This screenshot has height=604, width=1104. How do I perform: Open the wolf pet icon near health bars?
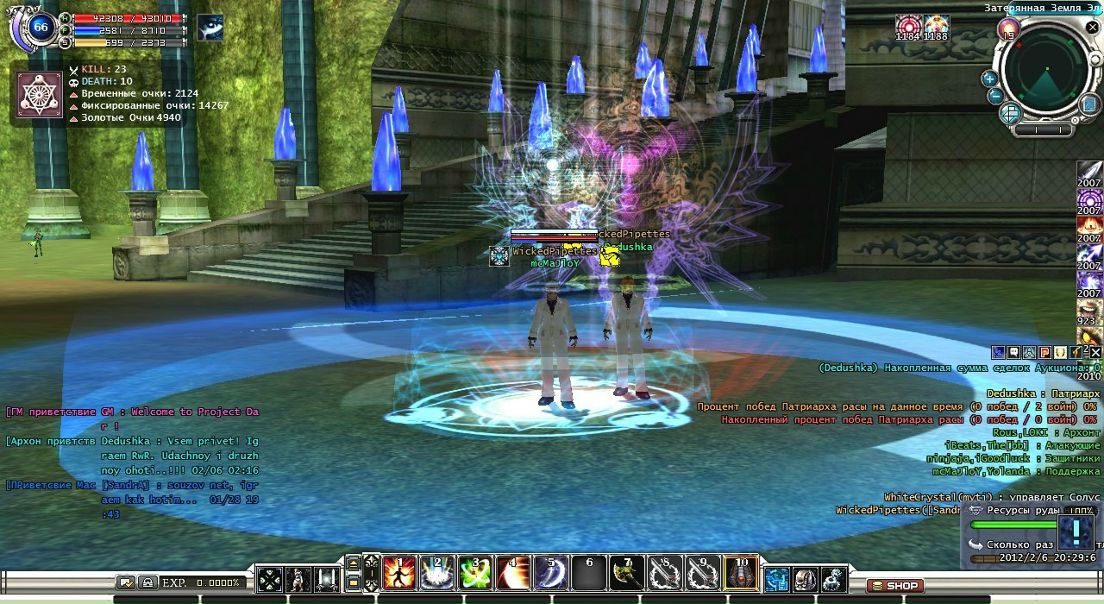coord(210,27)
